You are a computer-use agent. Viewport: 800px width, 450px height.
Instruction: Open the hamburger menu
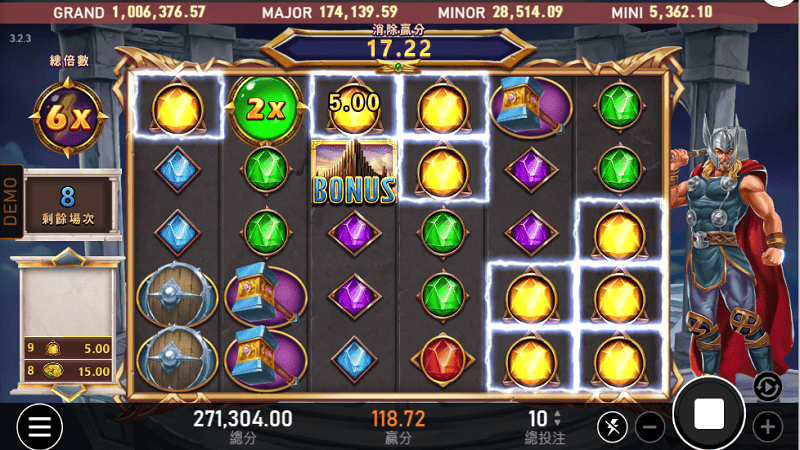click(x=39, y=427)
